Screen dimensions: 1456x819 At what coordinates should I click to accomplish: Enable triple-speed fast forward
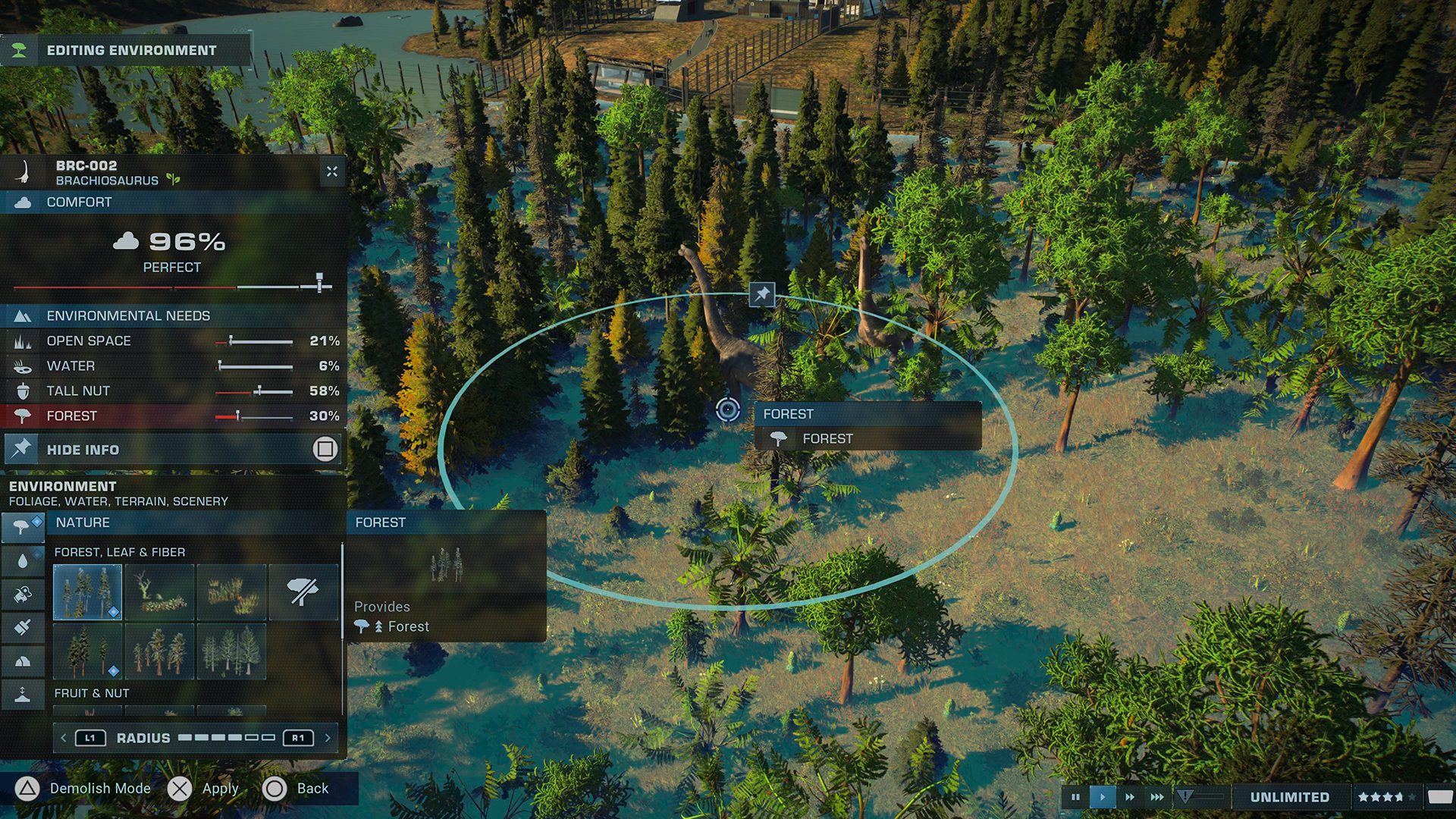click(x=1157, y=796)
